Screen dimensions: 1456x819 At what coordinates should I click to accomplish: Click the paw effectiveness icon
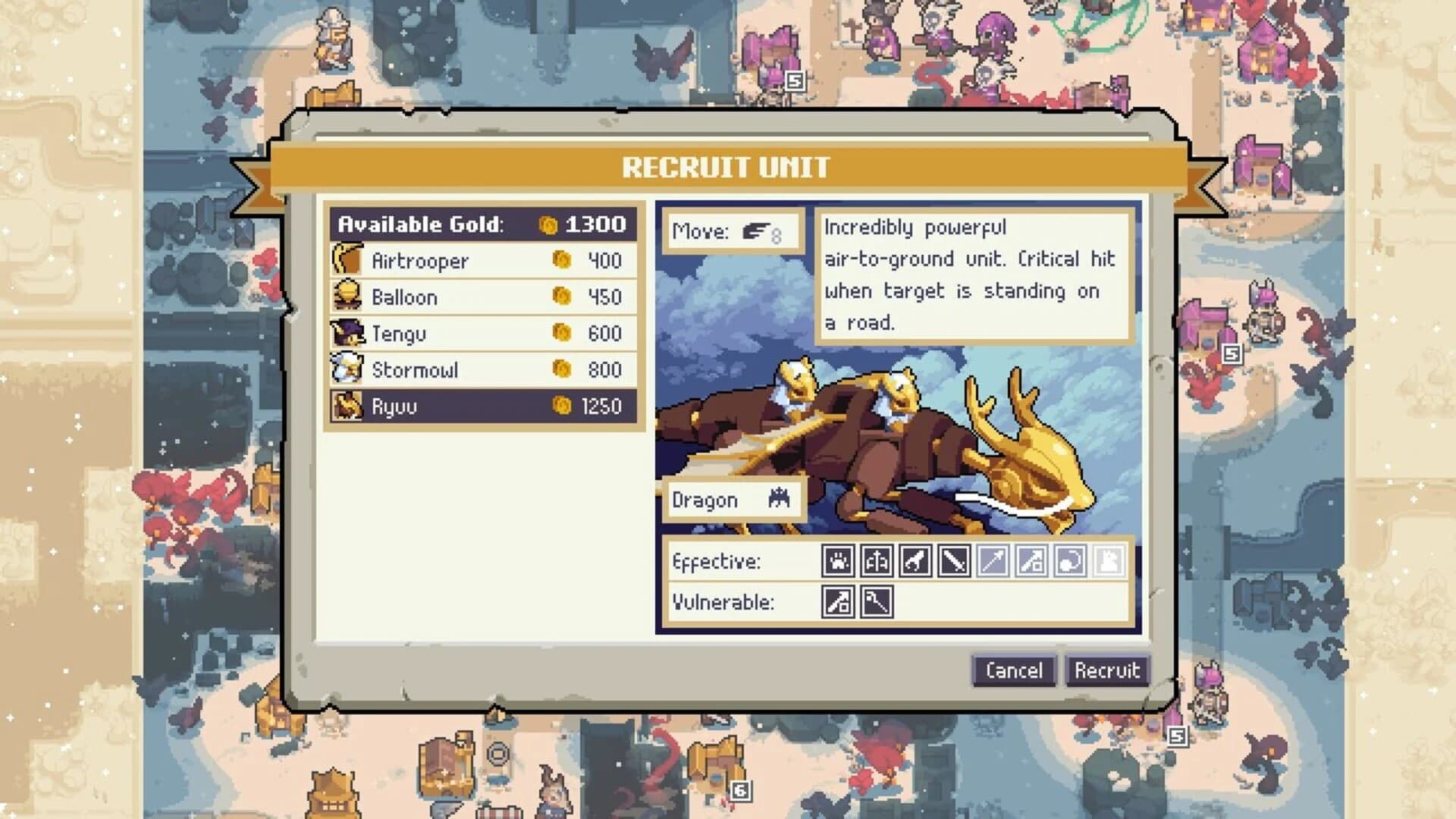pos(839,561)
